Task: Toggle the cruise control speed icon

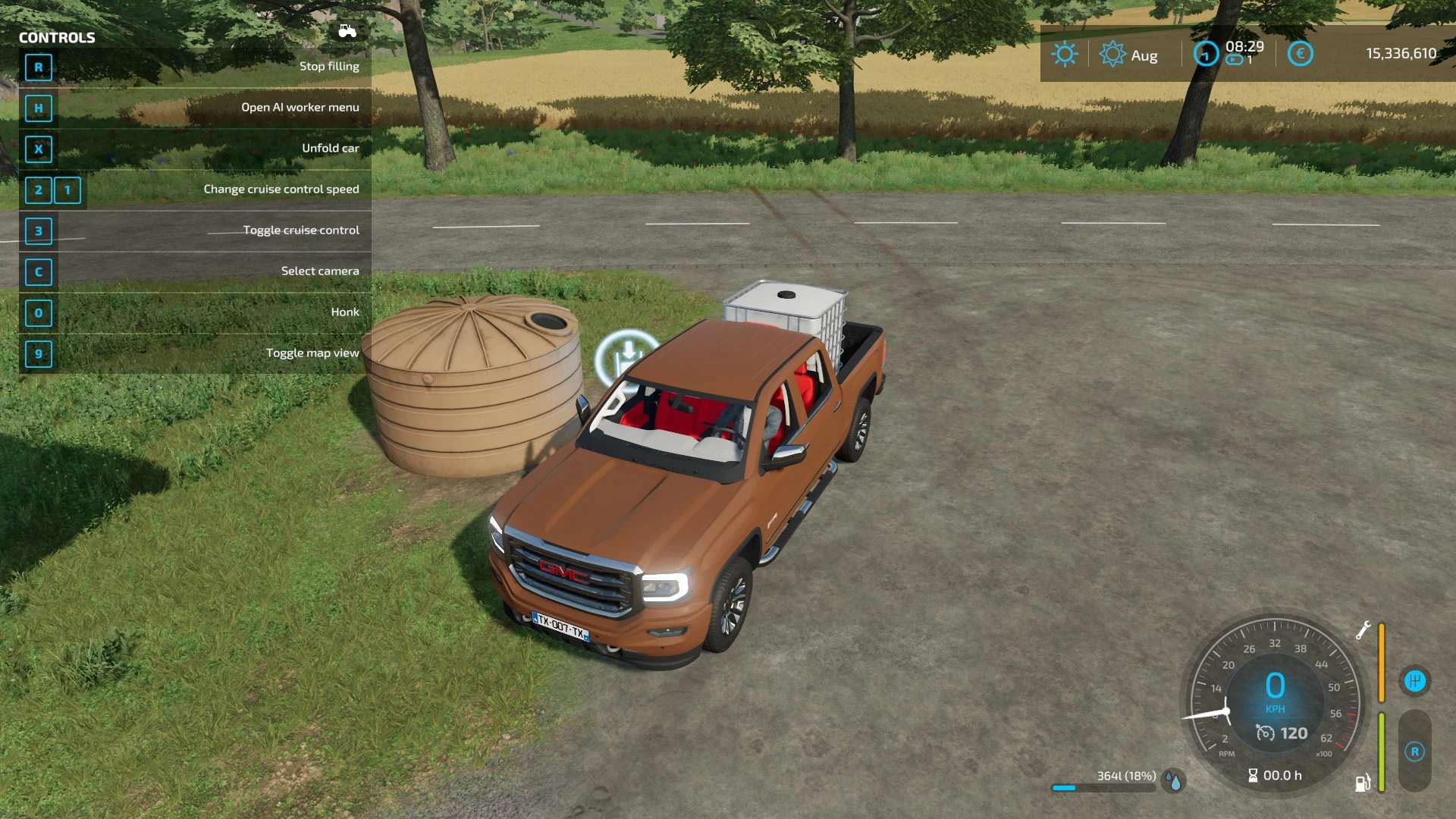Action: point(1265,733)
